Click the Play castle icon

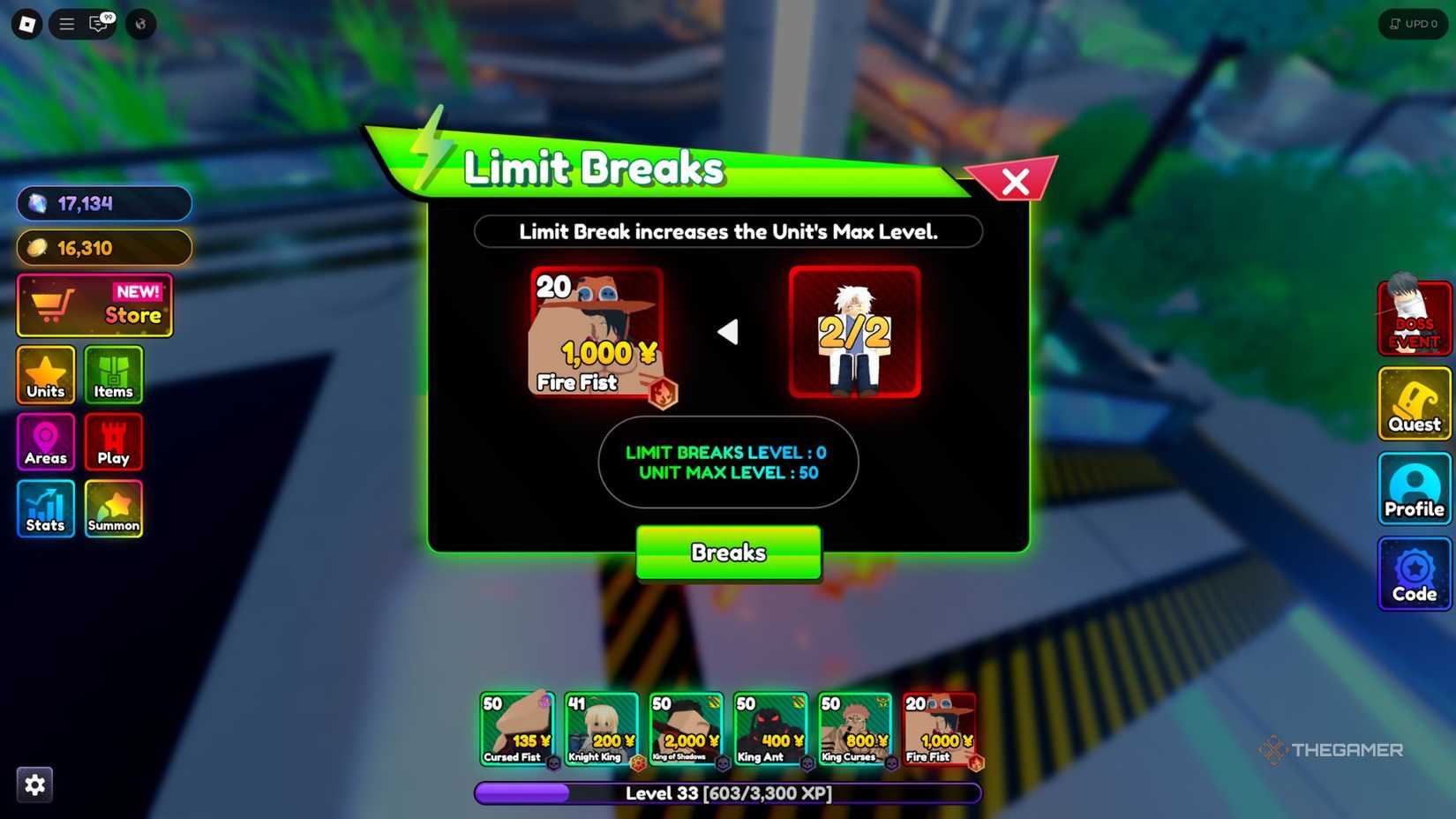(113, 441)
